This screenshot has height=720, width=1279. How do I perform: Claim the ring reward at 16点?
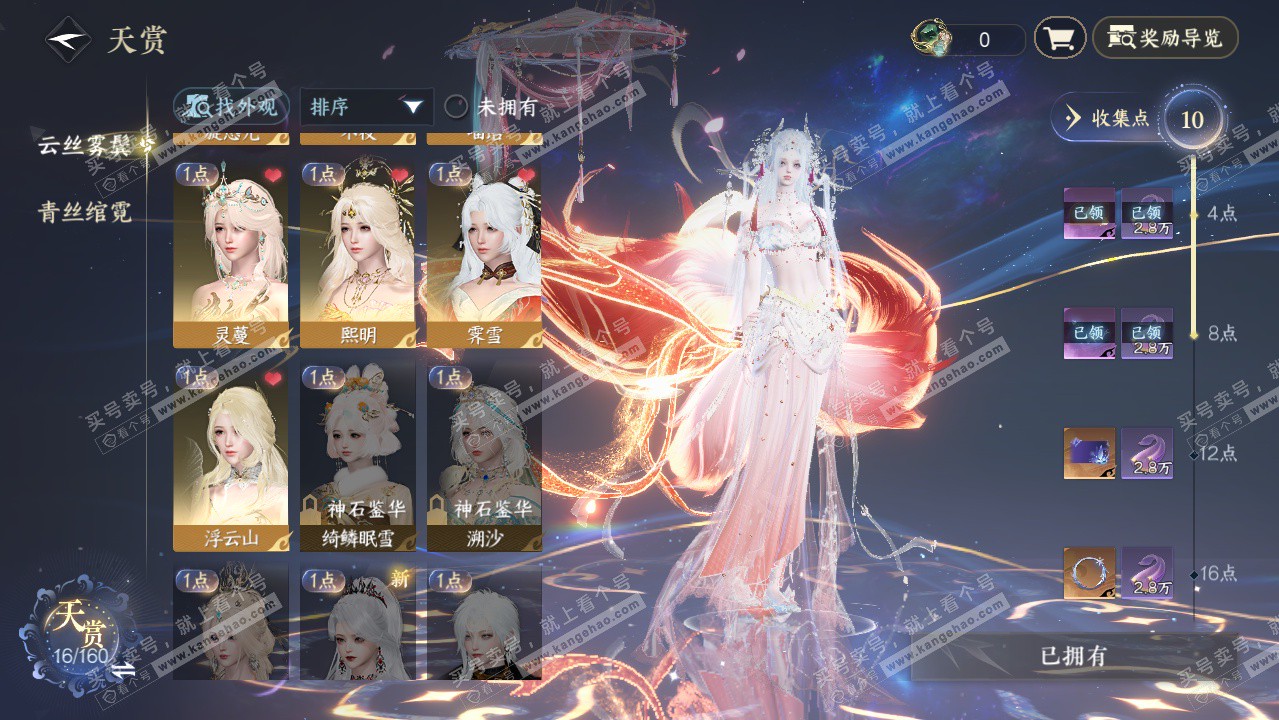coord(1088,573)
